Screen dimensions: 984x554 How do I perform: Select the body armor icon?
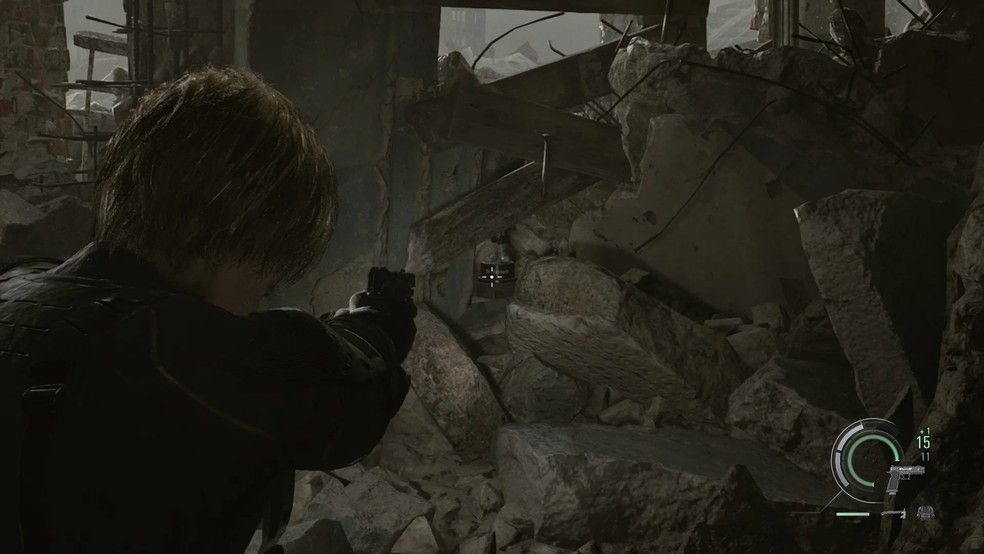pyautogui.click(x=925, y=513)
